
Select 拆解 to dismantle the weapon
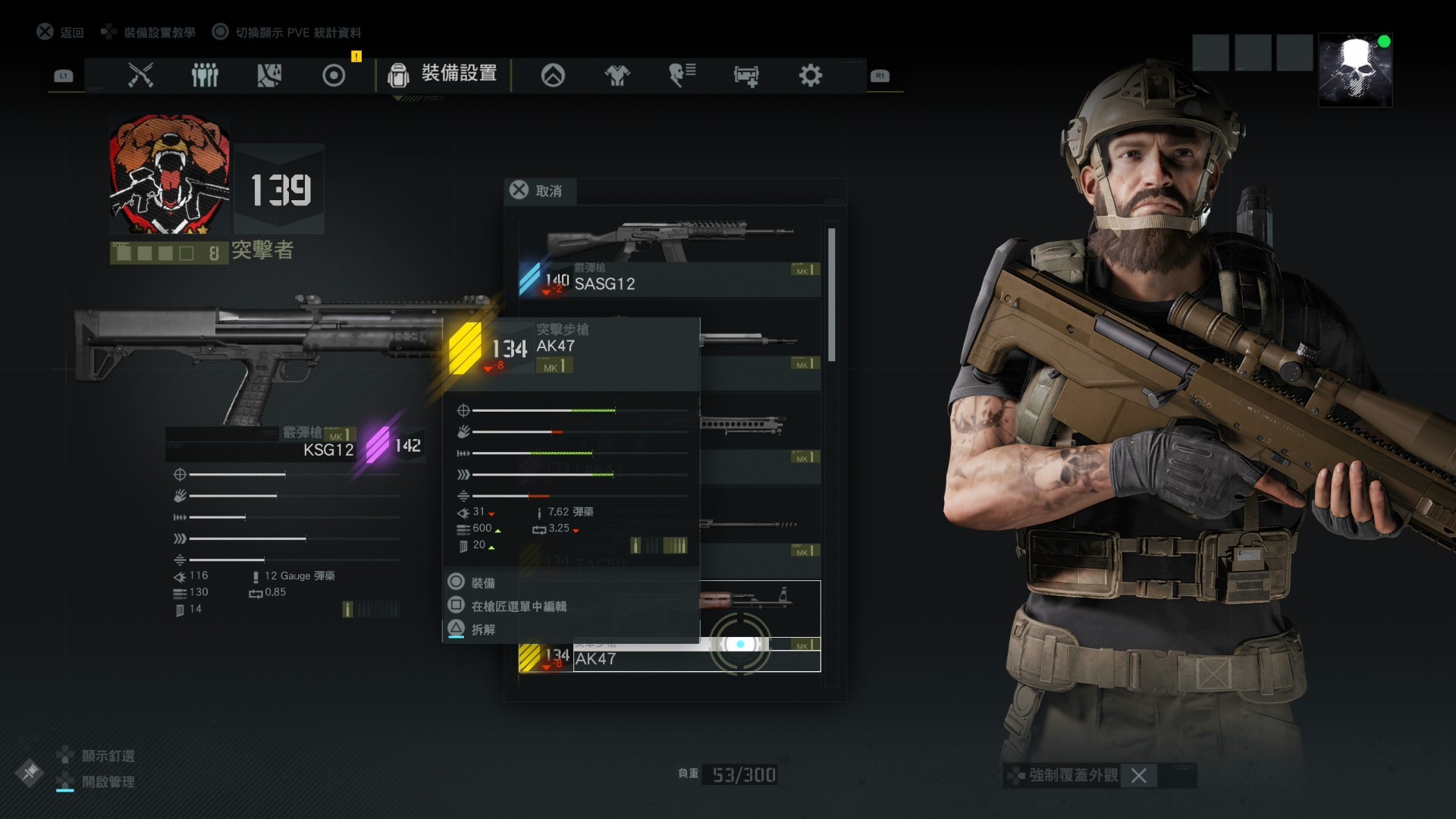tap(483, 629)
